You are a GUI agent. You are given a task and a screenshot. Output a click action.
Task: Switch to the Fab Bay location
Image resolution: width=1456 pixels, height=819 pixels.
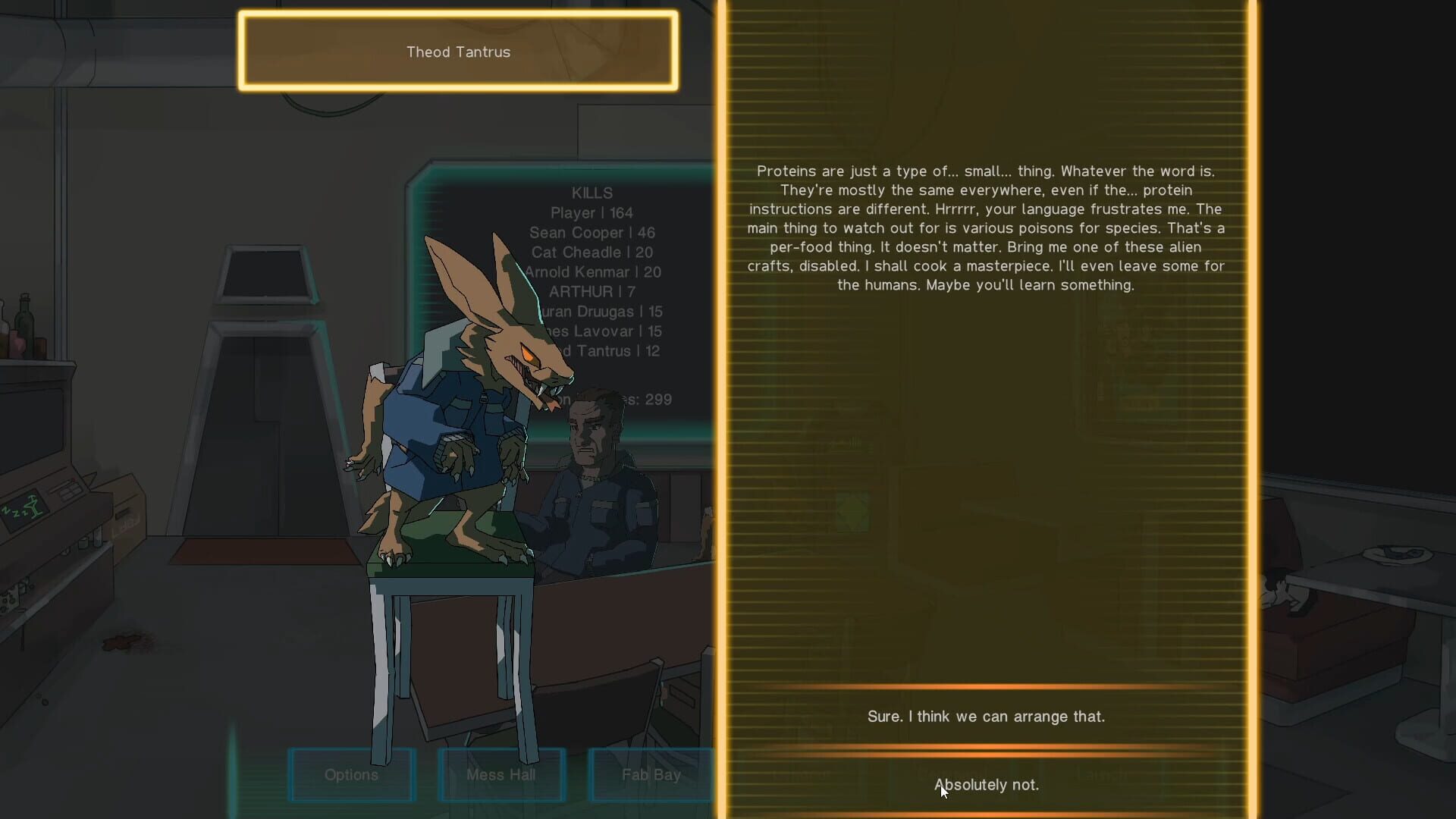point(651,775)
